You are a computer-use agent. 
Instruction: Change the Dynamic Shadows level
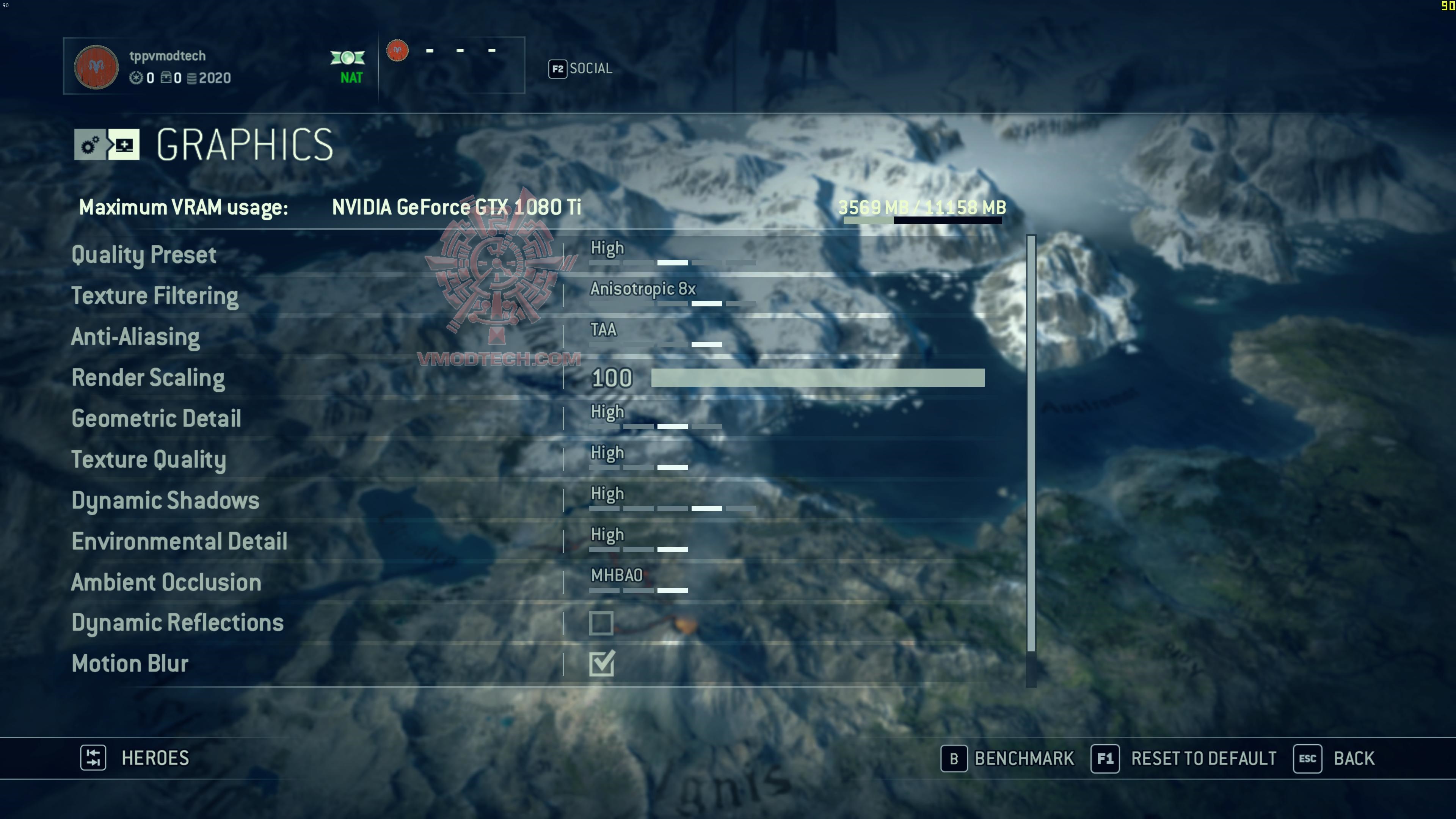672,500
